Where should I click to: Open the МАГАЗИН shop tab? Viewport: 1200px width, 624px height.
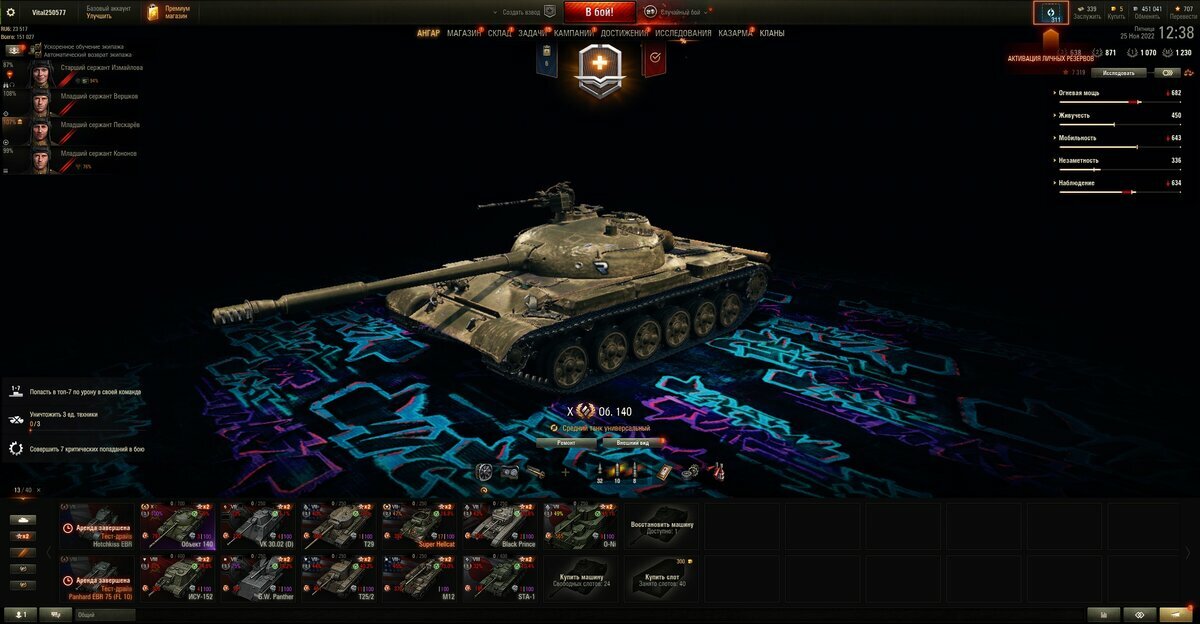(x=464, y=33)
